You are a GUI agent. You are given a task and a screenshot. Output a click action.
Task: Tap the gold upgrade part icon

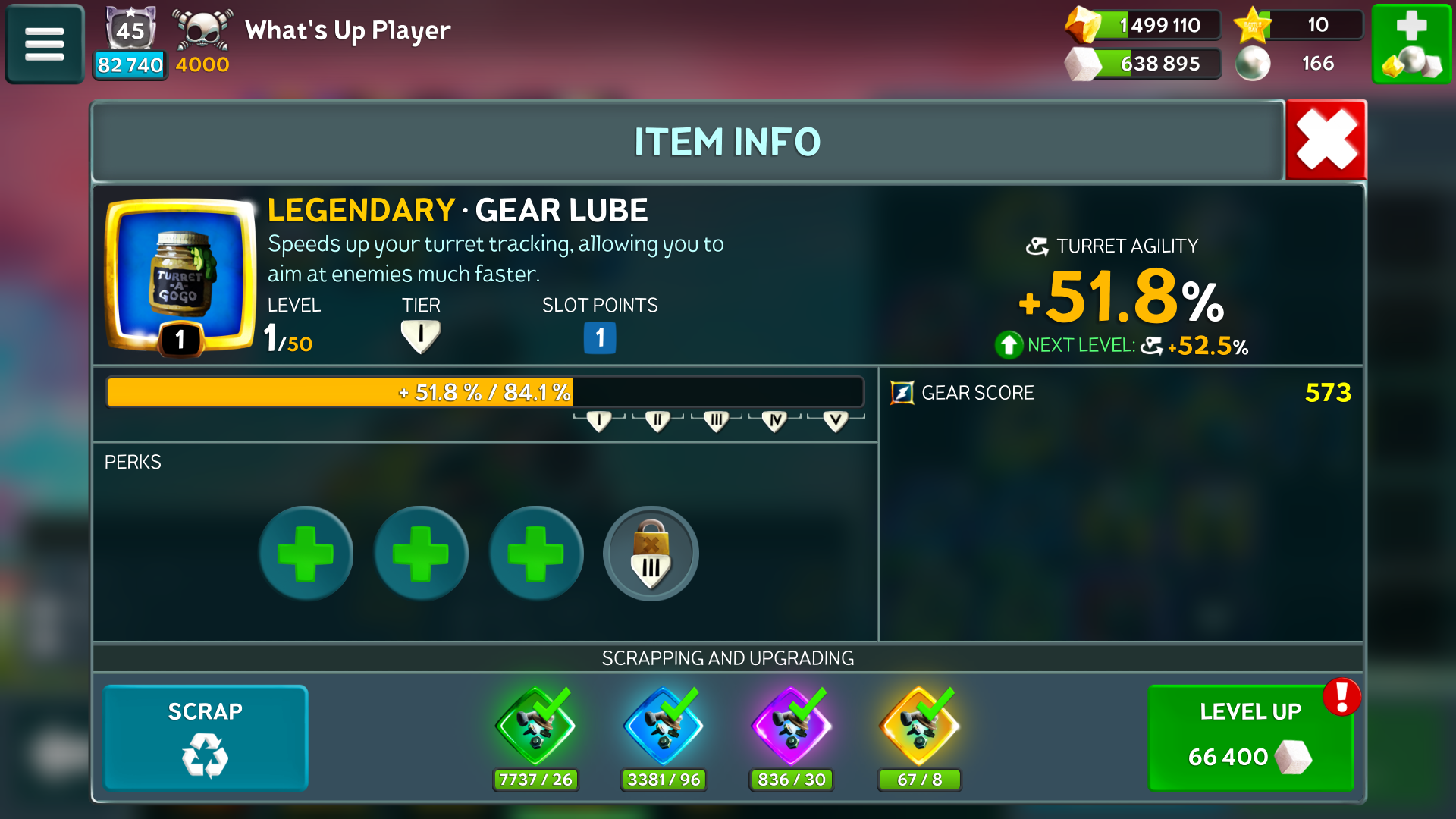919,726
